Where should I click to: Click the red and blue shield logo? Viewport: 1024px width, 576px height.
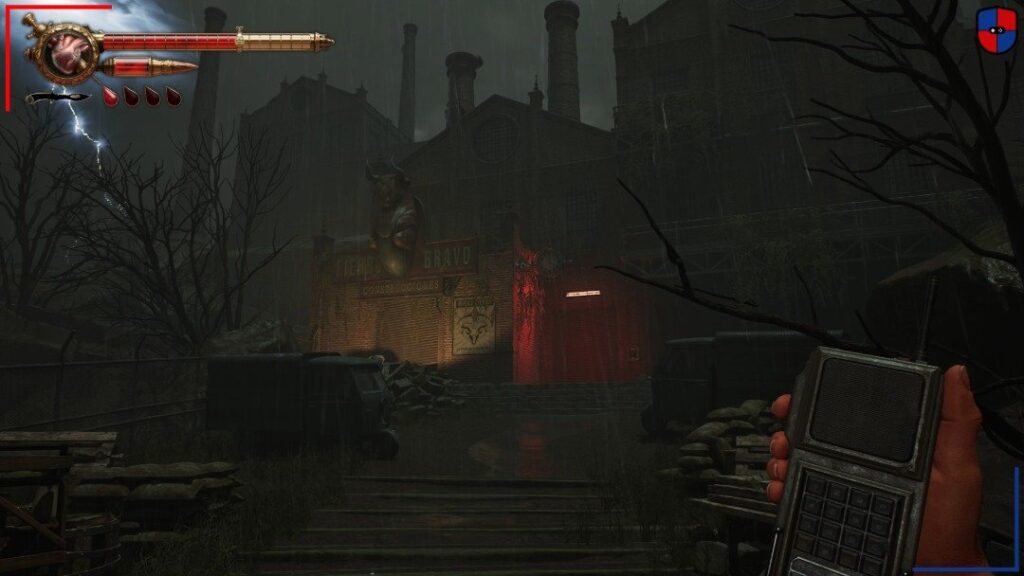[996, 28]
